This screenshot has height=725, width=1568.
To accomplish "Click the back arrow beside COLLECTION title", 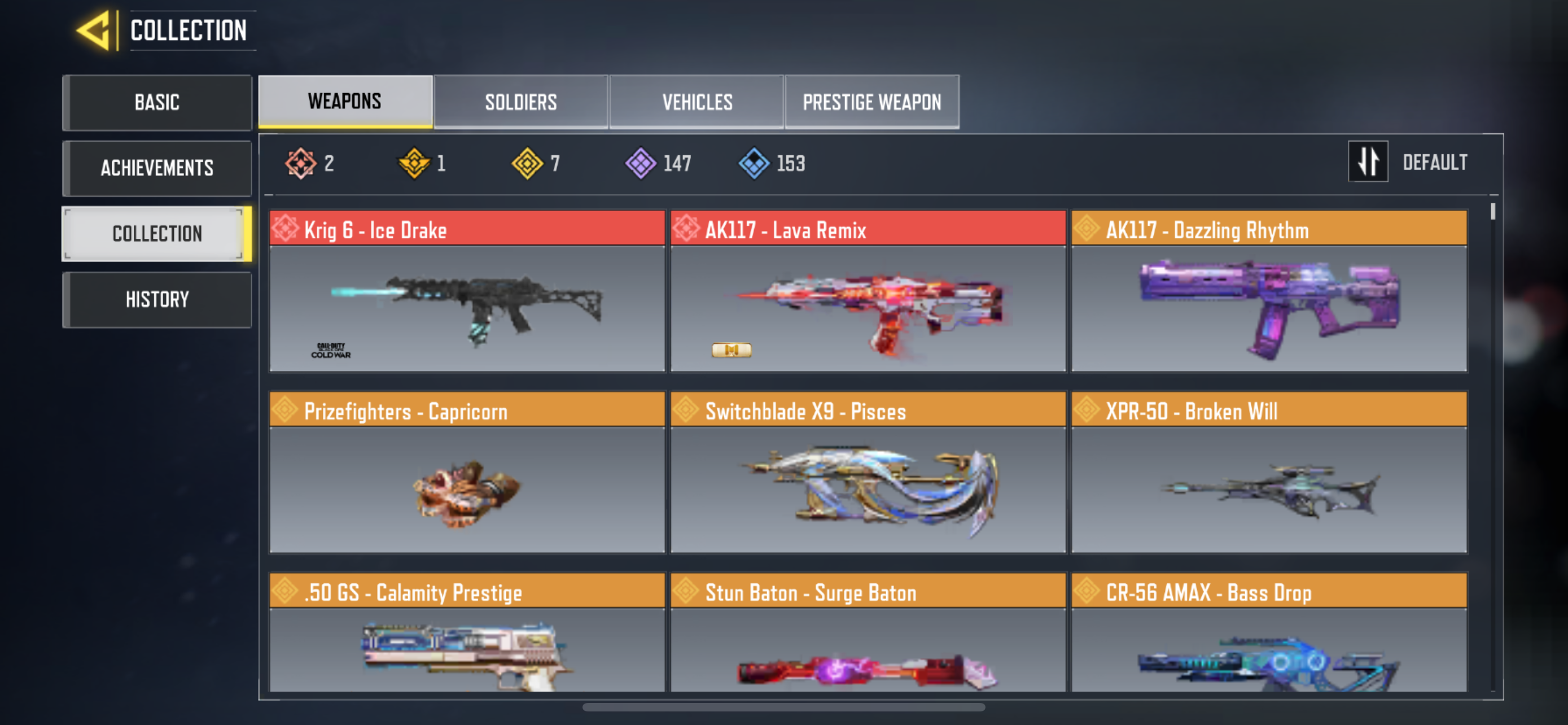I will tap(95, 30).
